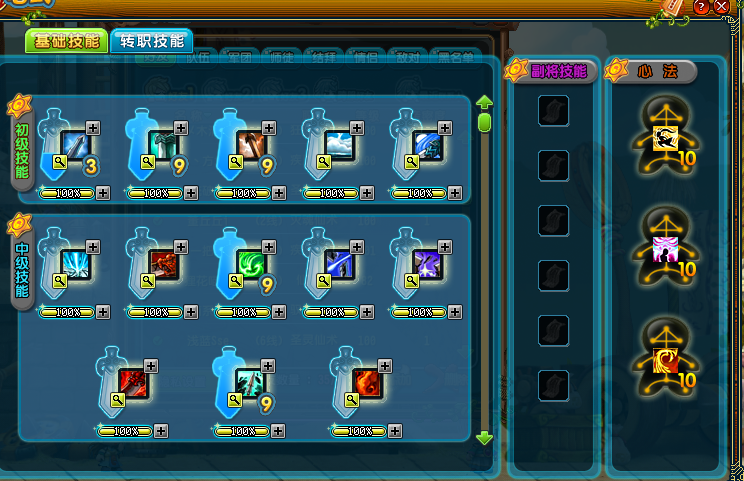Open help with the question mark button
Screen dimensions: 744x481
point(702,7)
